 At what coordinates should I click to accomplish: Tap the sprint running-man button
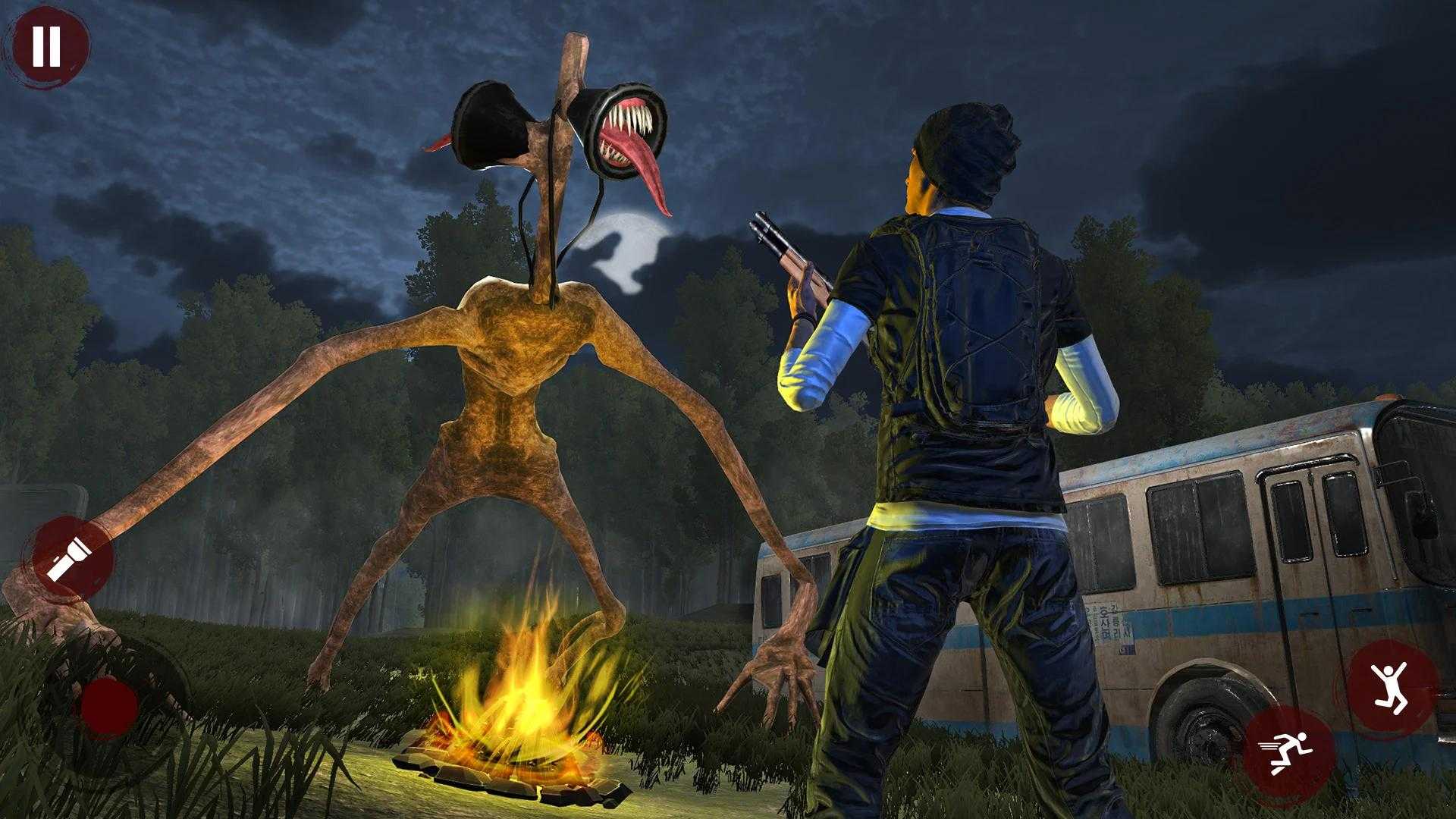1288,751
